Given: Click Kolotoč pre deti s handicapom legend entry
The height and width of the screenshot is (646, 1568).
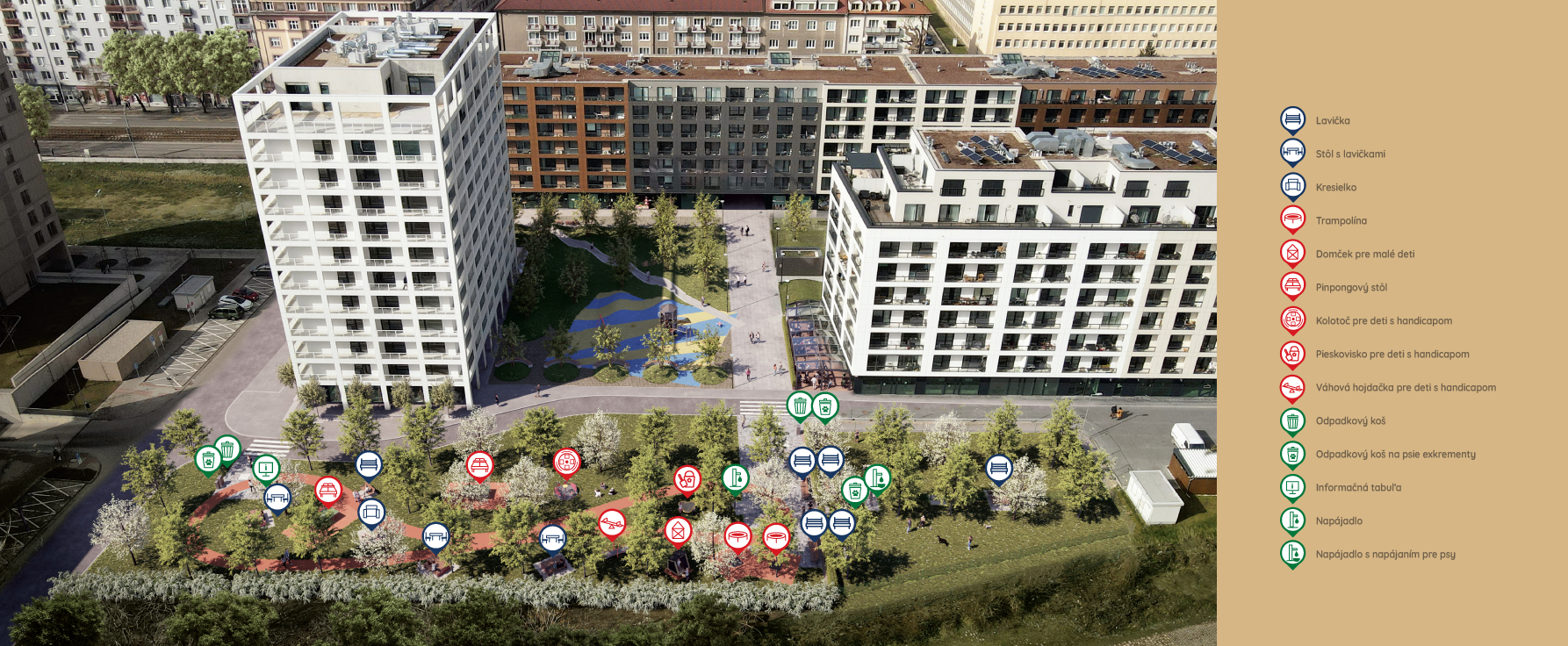Looking at the screenshot, I should click(1383, 321).
